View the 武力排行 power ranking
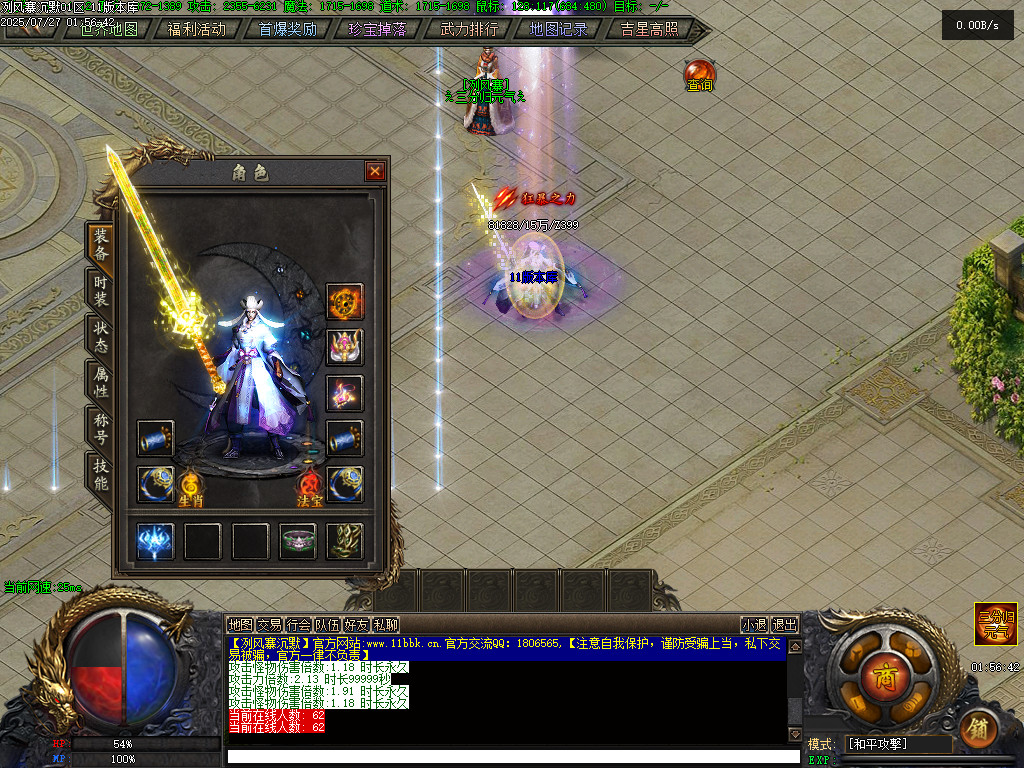 468,29
